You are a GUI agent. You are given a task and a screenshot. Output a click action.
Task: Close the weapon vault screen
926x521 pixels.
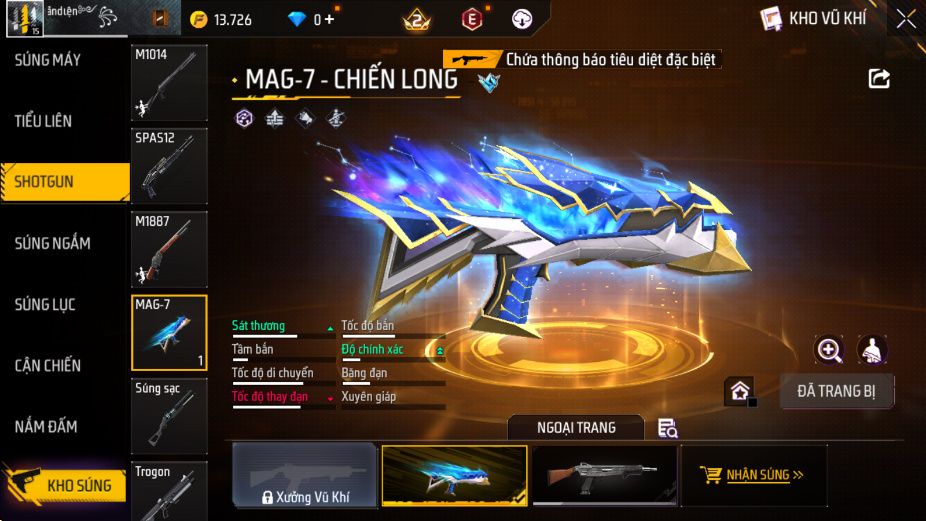click(x=905, y=18)
